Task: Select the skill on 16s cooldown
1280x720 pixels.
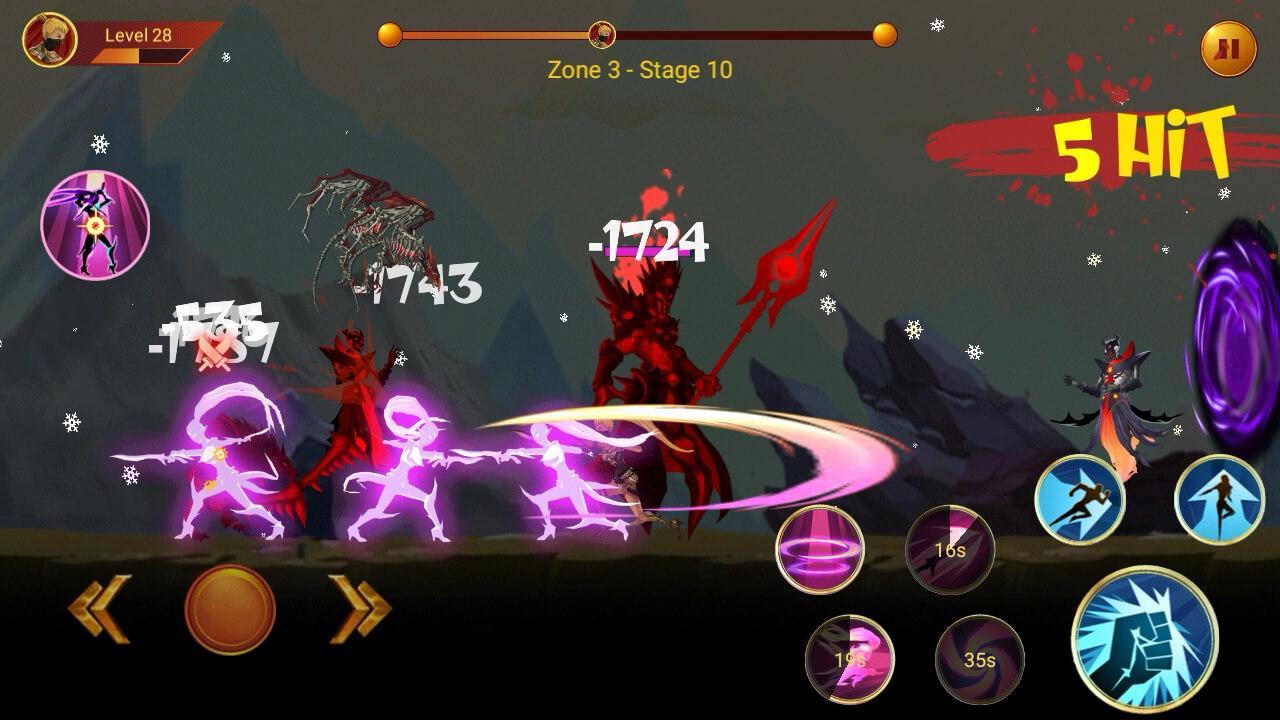Action: (950, 549)
